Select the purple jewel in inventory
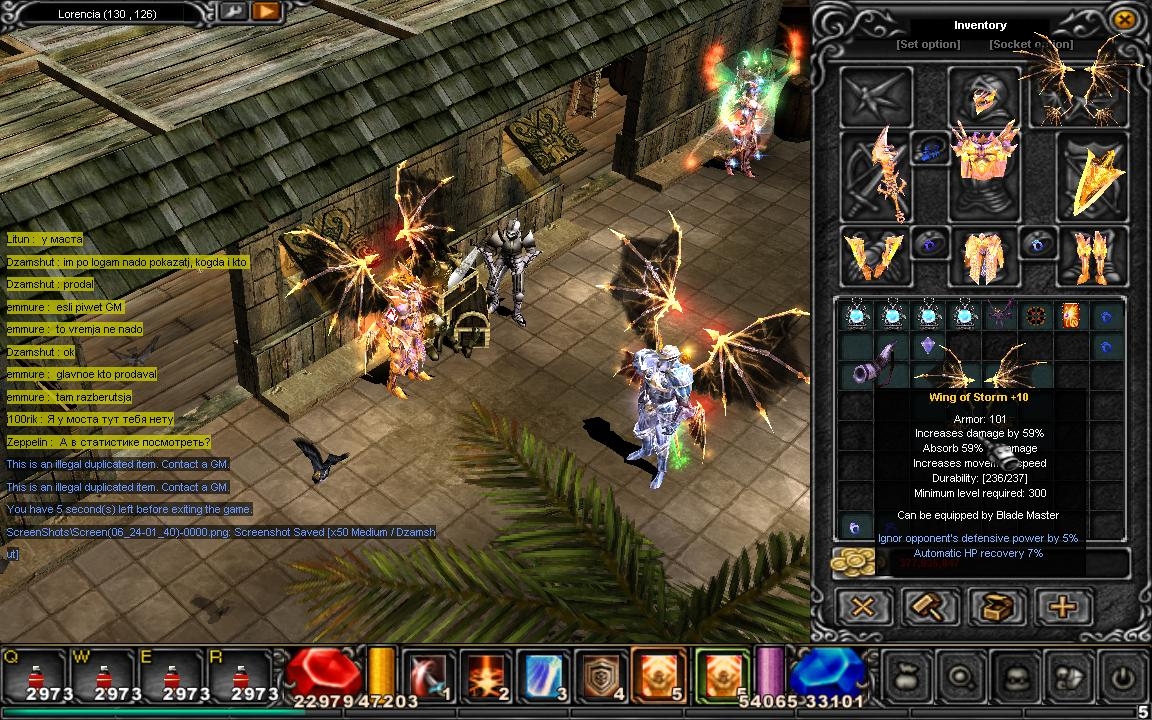Viewport: 1152px width, 720px height. click(927, 345)
